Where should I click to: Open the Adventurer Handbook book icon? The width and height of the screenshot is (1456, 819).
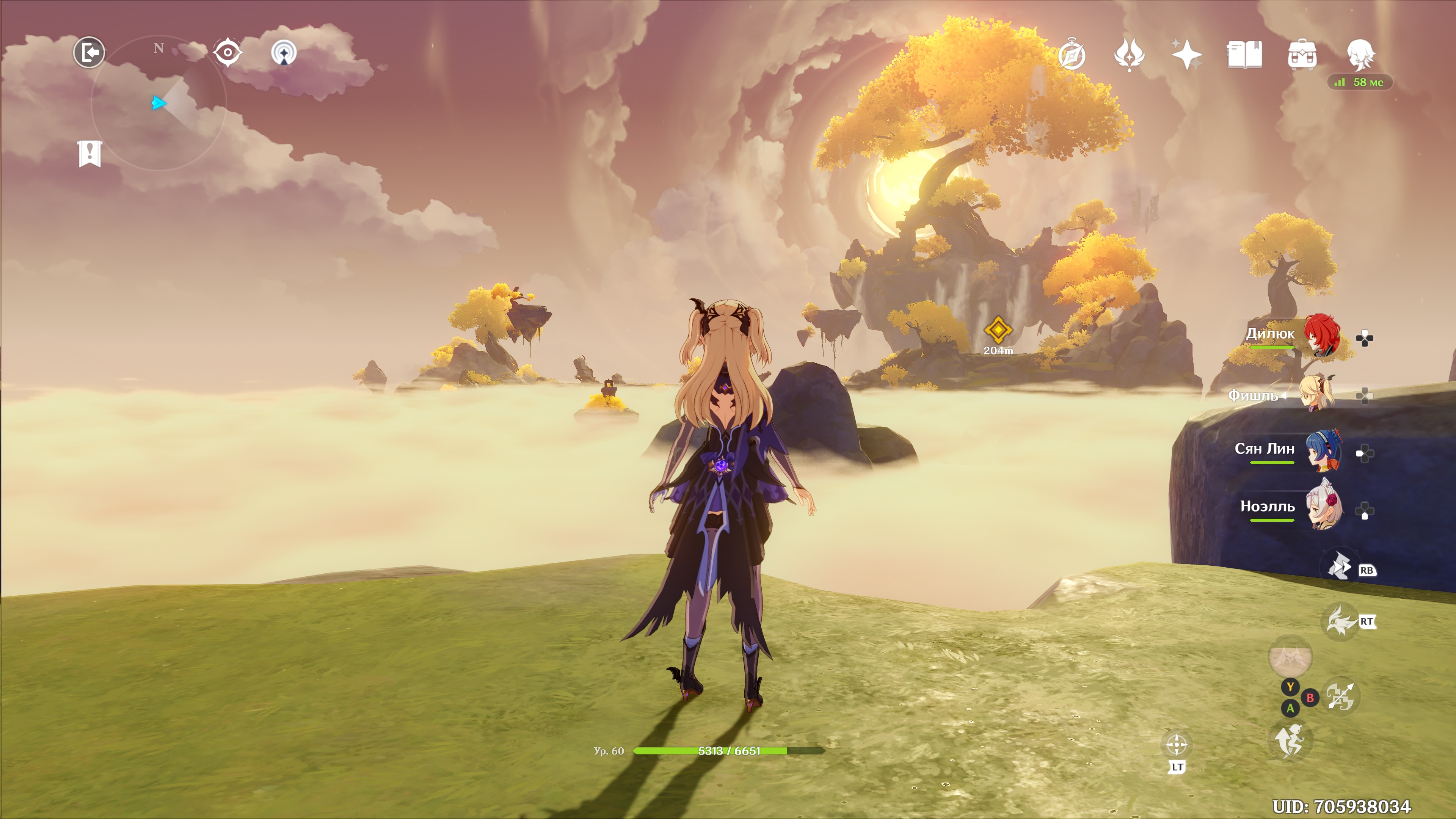pyautogui.click(x=1244, y=55)
